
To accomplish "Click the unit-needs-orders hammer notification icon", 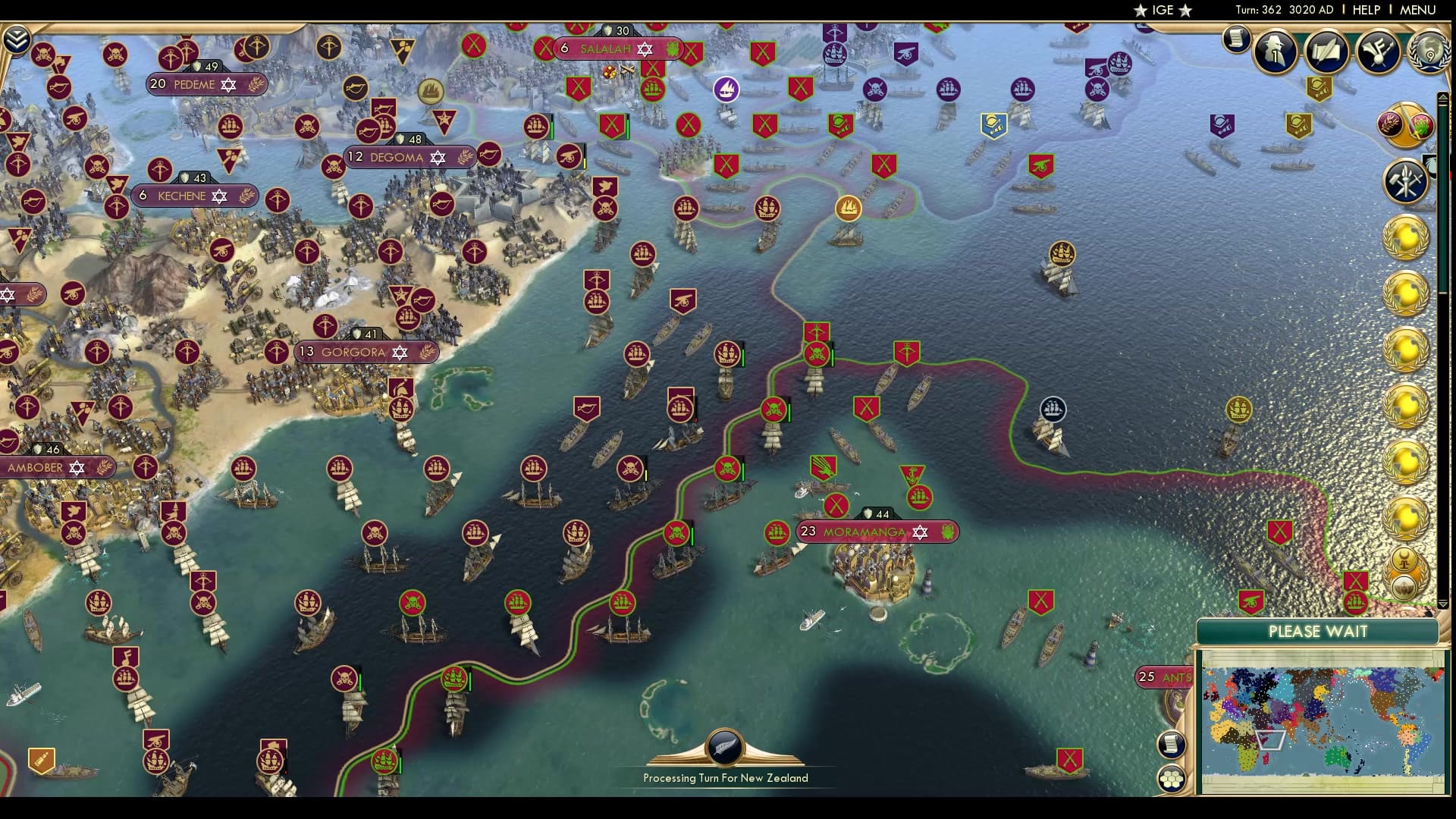I will (1405, 181).
